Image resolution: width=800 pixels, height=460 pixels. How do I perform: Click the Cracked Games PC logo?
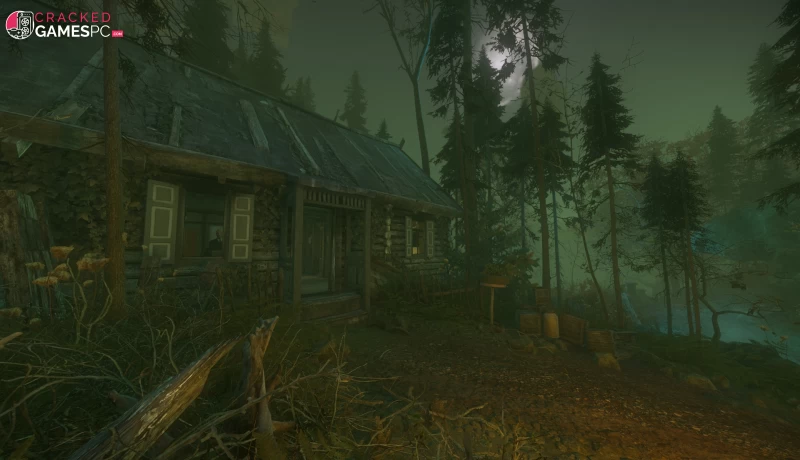(x=63, y=25)
